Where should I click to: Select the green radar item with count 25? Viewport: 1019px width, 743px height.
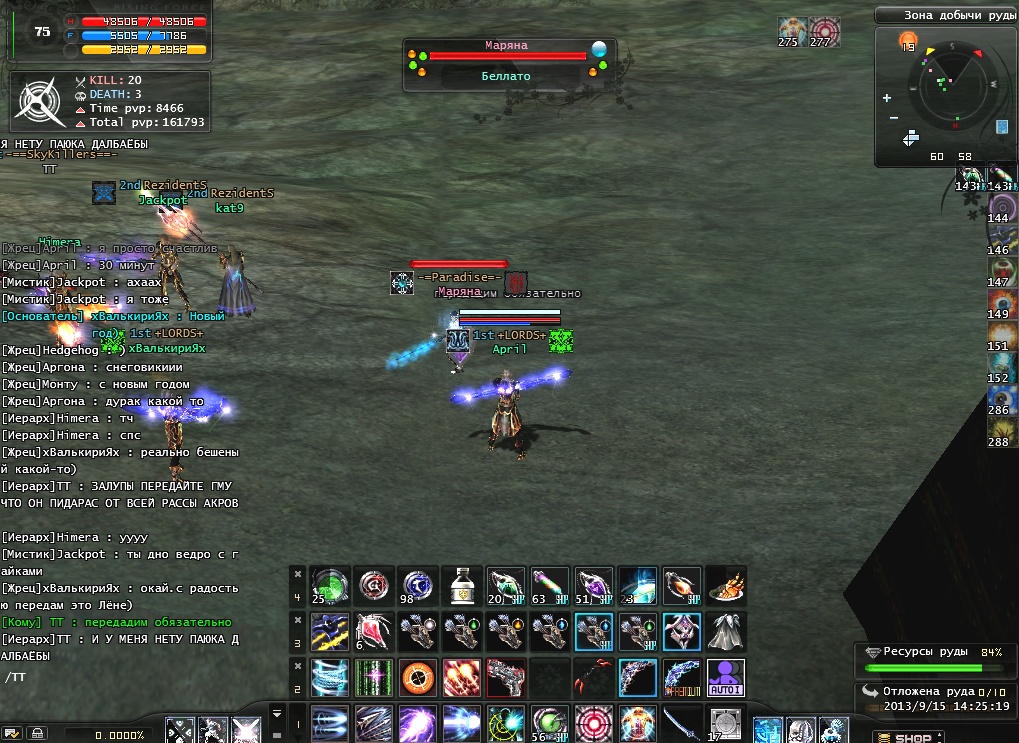tap(329, 586)
